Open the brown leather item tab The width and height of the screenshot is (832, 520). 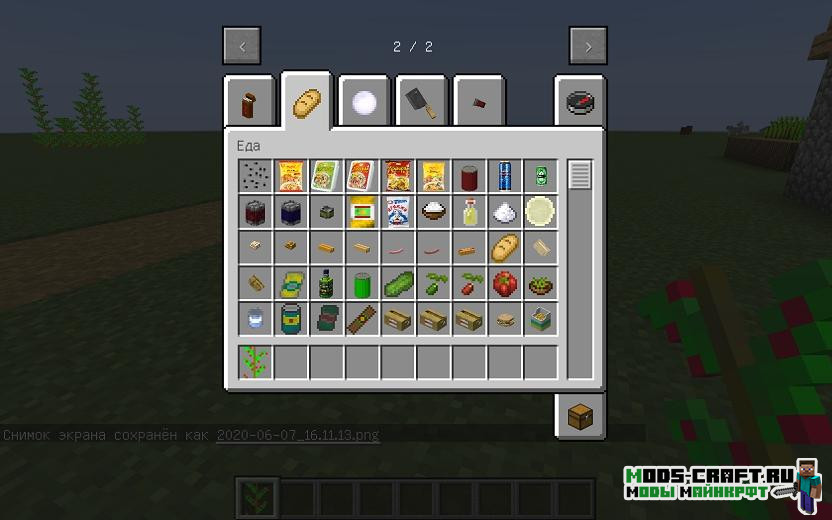click(249, 101)
